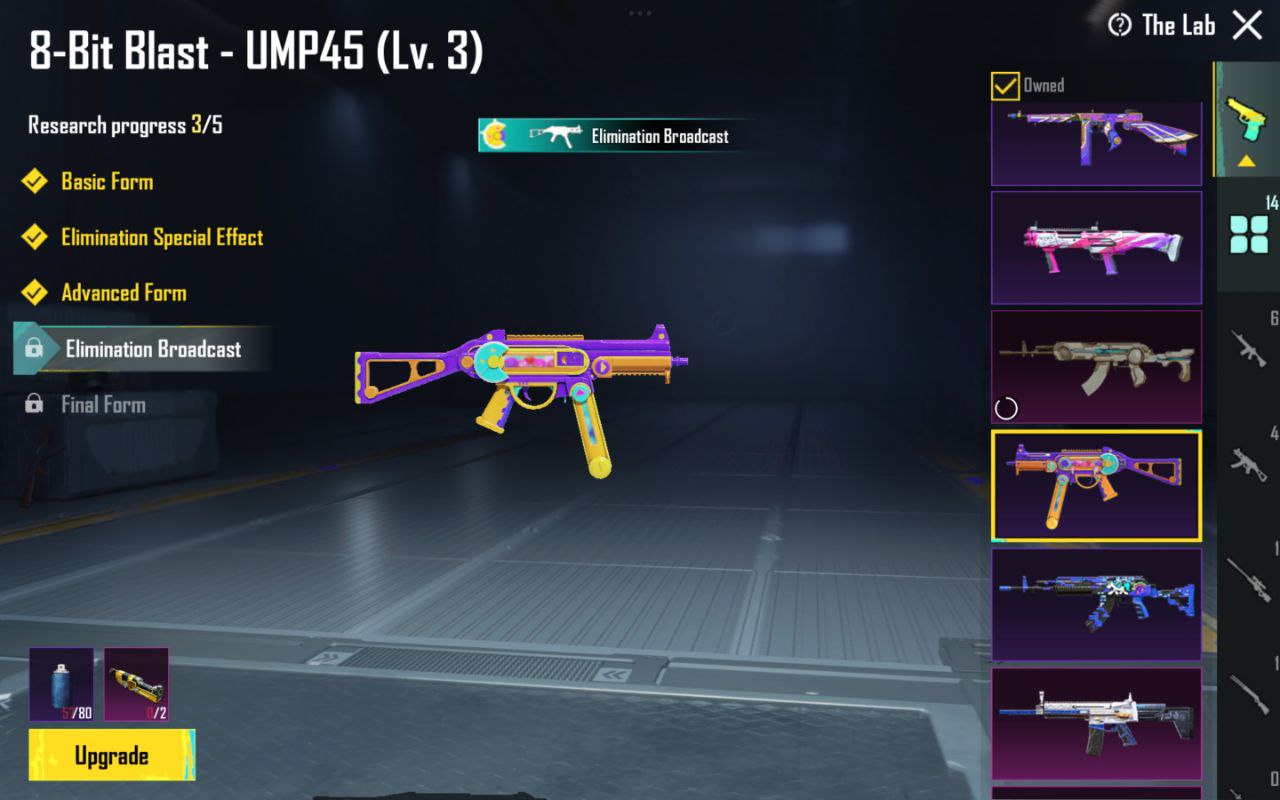
Task: Select the purple Thompson skin thumbnail
Action: tap(1096, 143)
